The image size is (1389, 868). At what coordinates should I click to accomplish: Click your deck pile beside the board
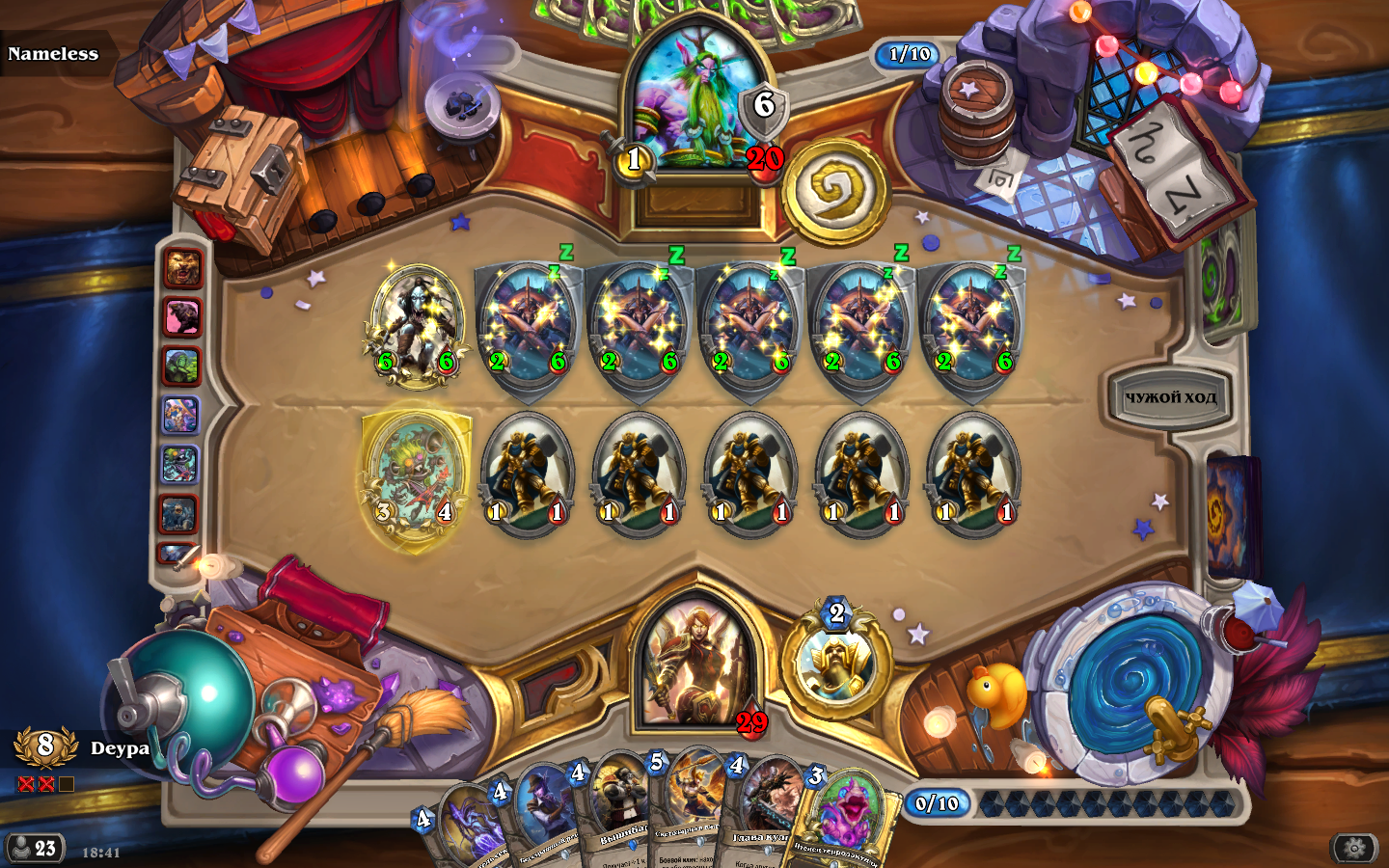pos(1231,516)
